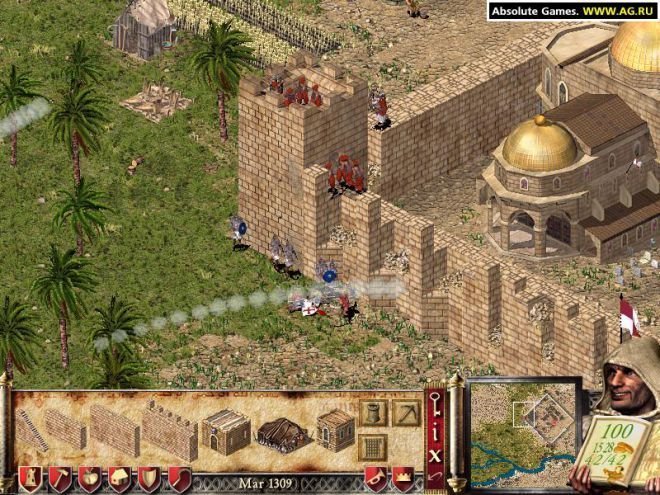Open the weapons buildings shield category
The width and height of the screenshot is (660, 495).
tap(148, 479)
